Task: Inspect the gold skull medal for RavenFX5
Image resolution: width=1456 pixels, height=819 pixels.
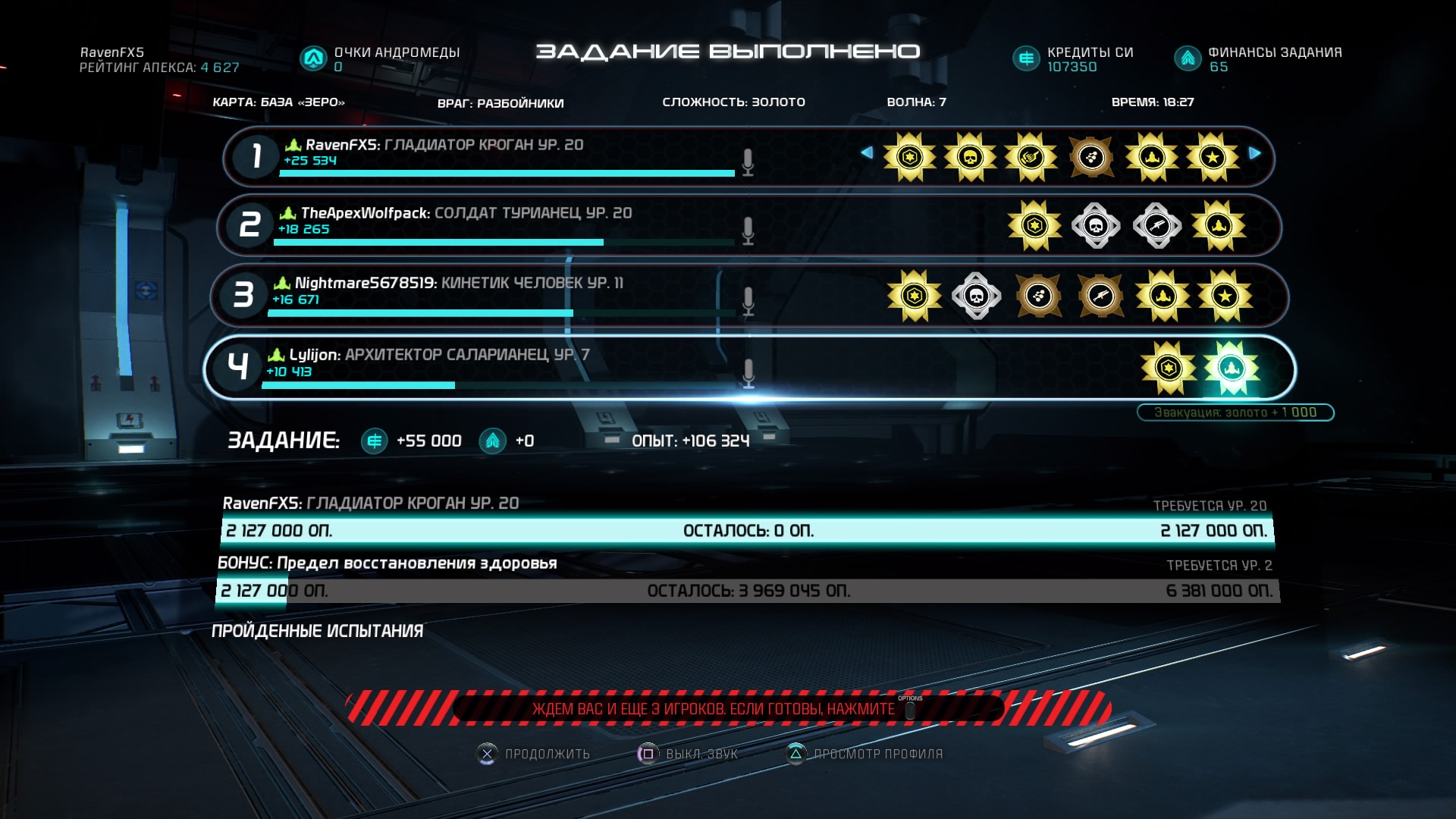Action: pyautogui.click(x=970, y=158)
